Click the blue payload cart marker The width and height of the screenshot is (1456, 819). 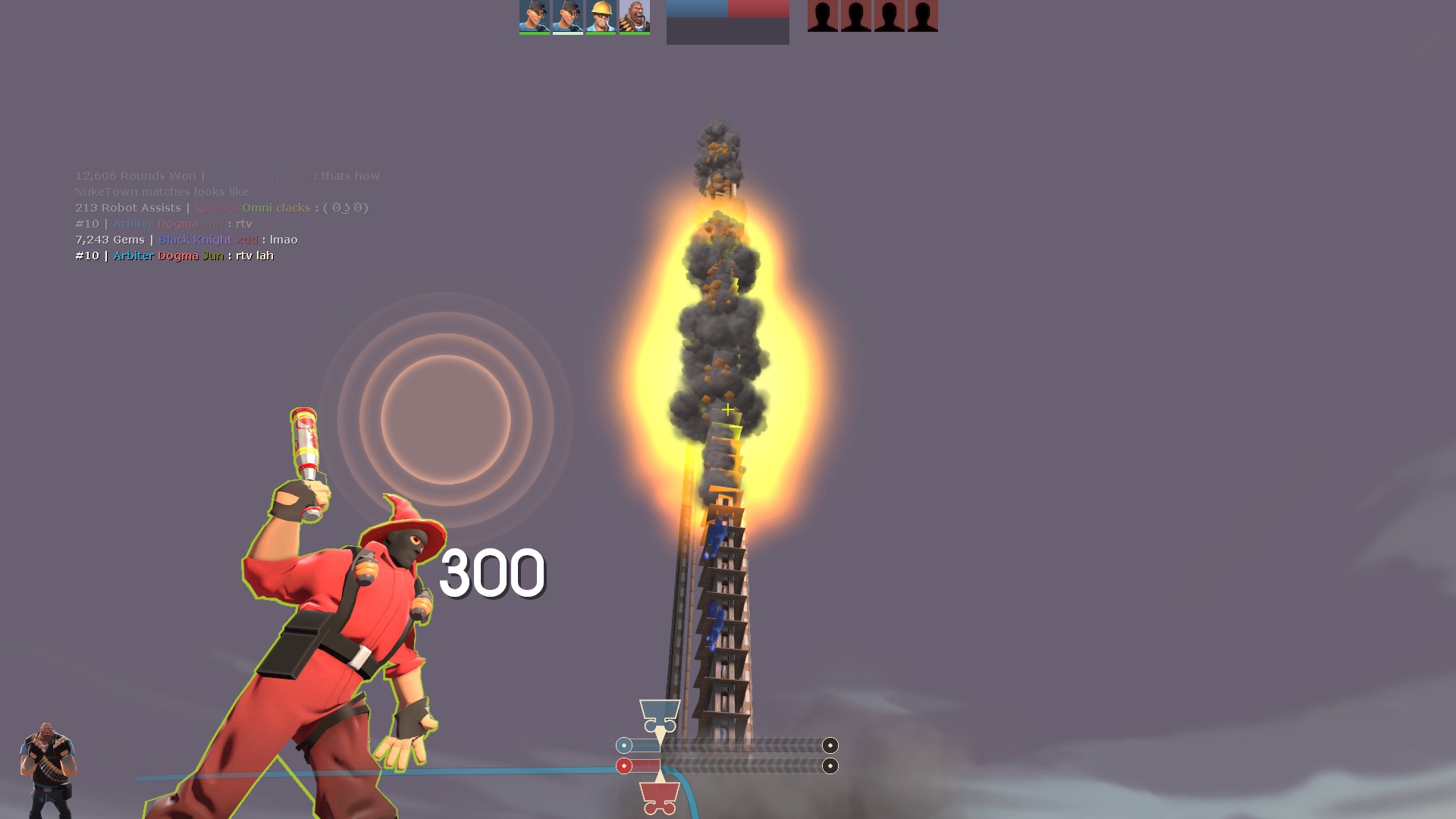tap(660, 716)
